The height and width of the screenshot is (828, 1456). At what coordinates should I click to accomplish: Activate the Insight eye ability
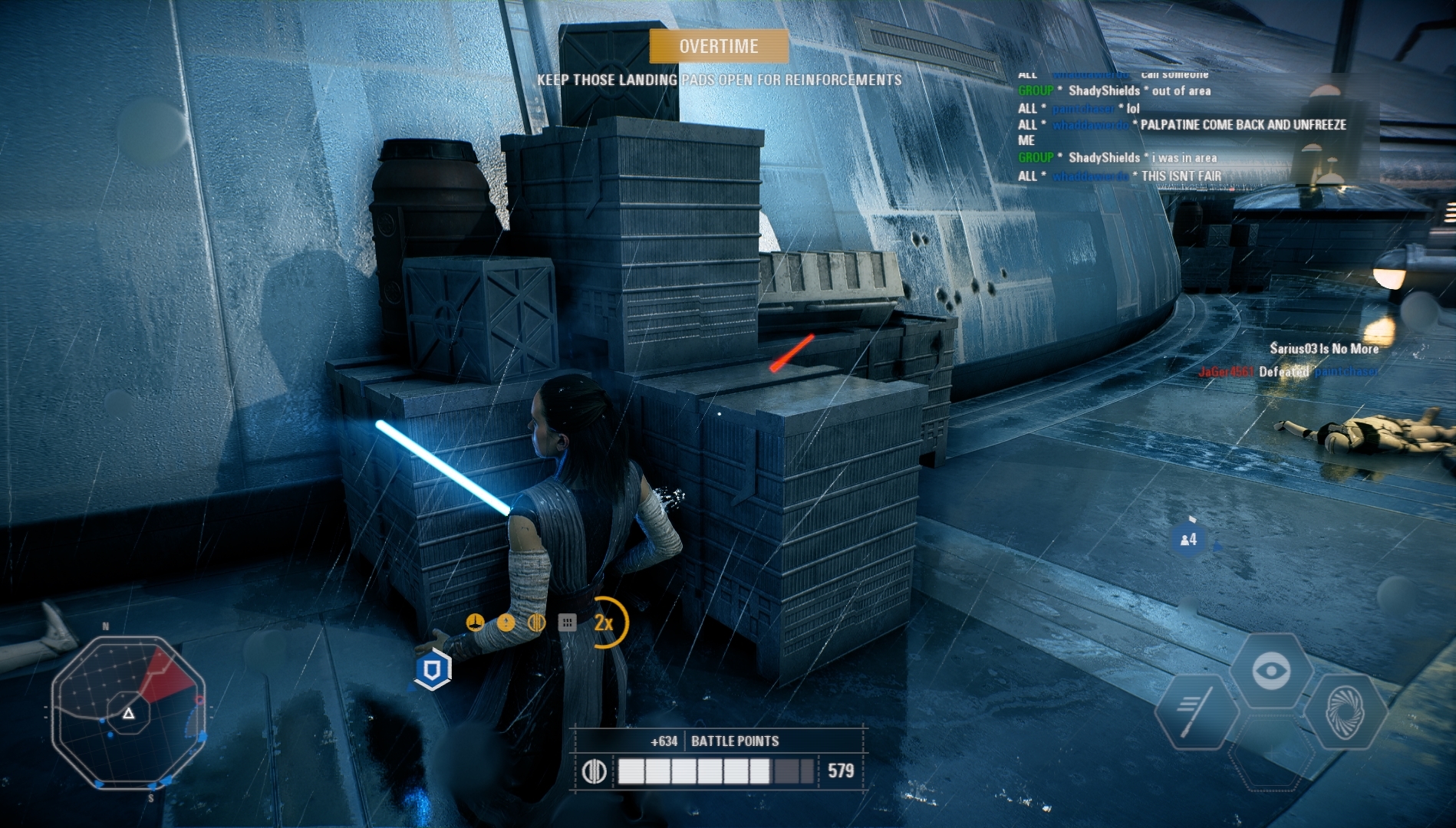coord(1270,672)
